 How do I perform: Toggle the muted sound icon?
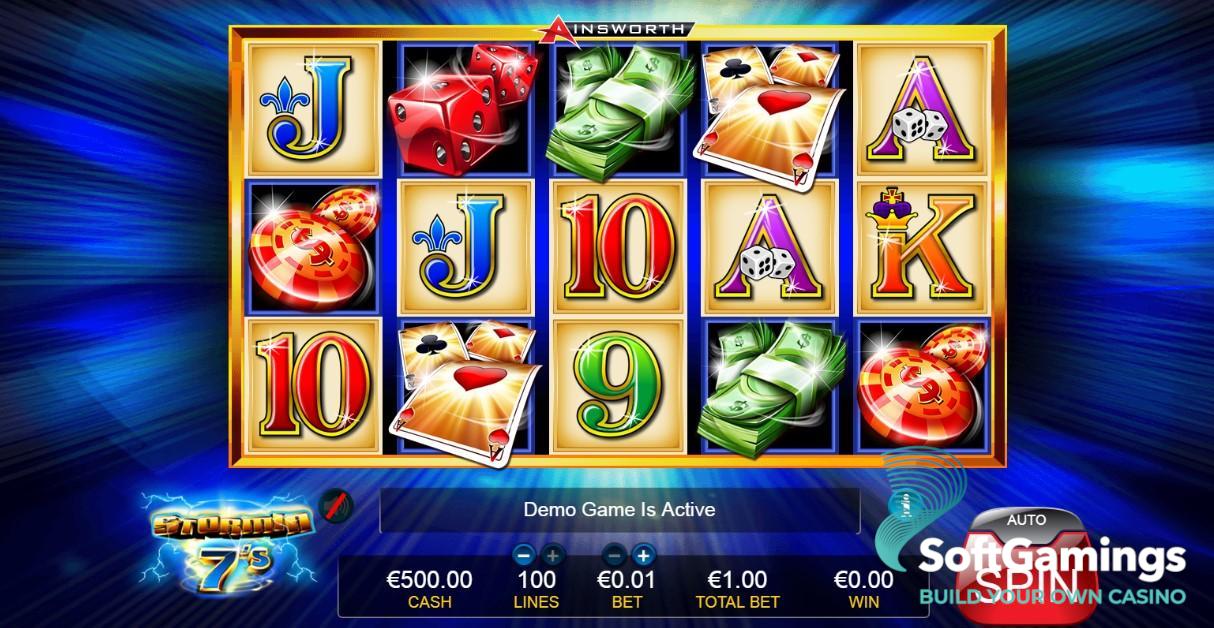click(x=336, y=509)
